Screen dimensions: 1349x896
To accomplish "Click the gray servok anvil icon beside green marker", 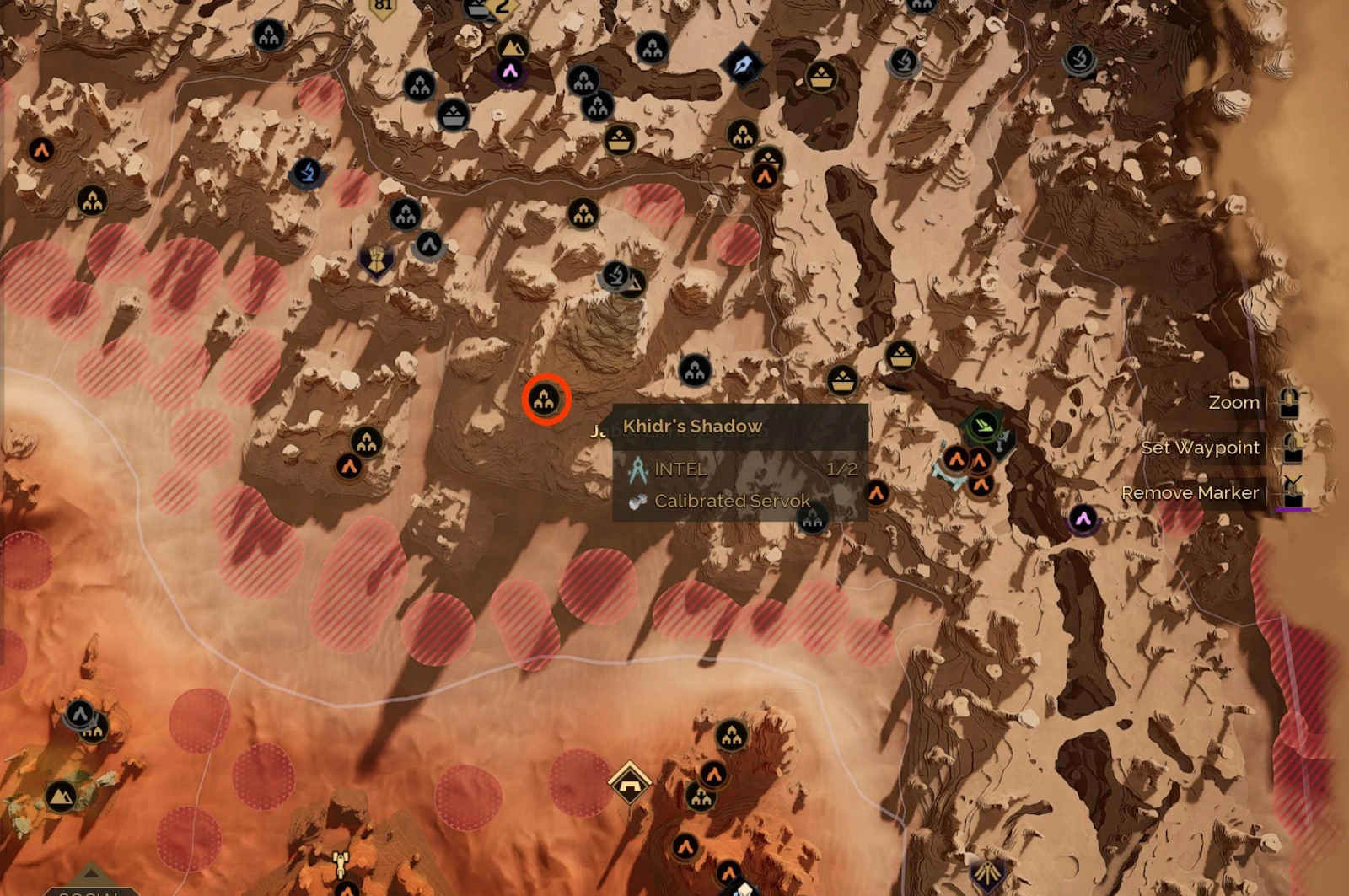I will pyautogui.click(x=1002, y=443).
